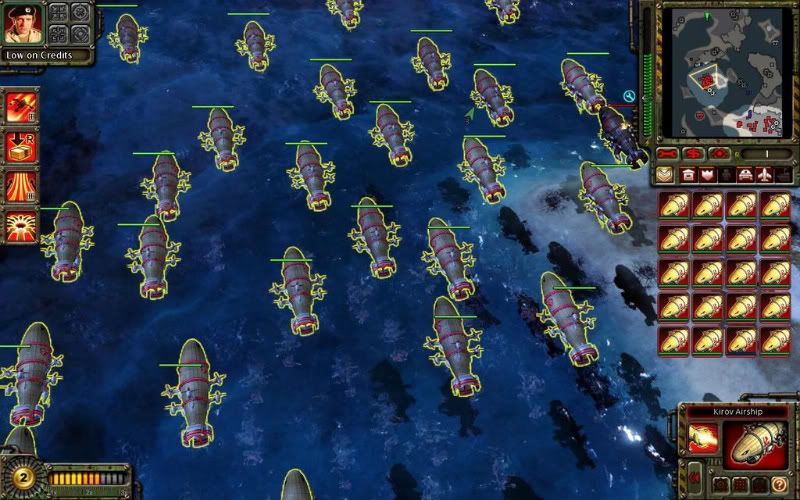Open the structures production tab
800x500 pixels.
pos(688,175)
